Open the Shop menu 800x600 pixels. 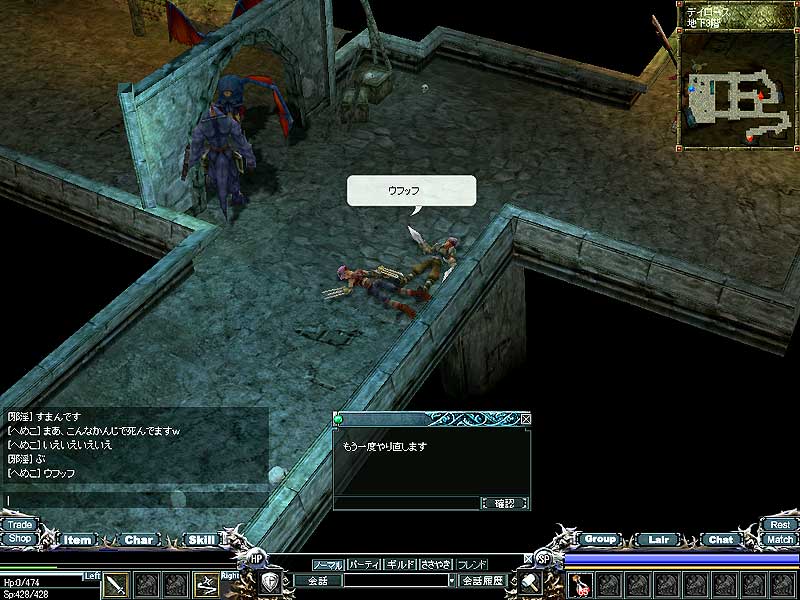click(x=19, y=538)
